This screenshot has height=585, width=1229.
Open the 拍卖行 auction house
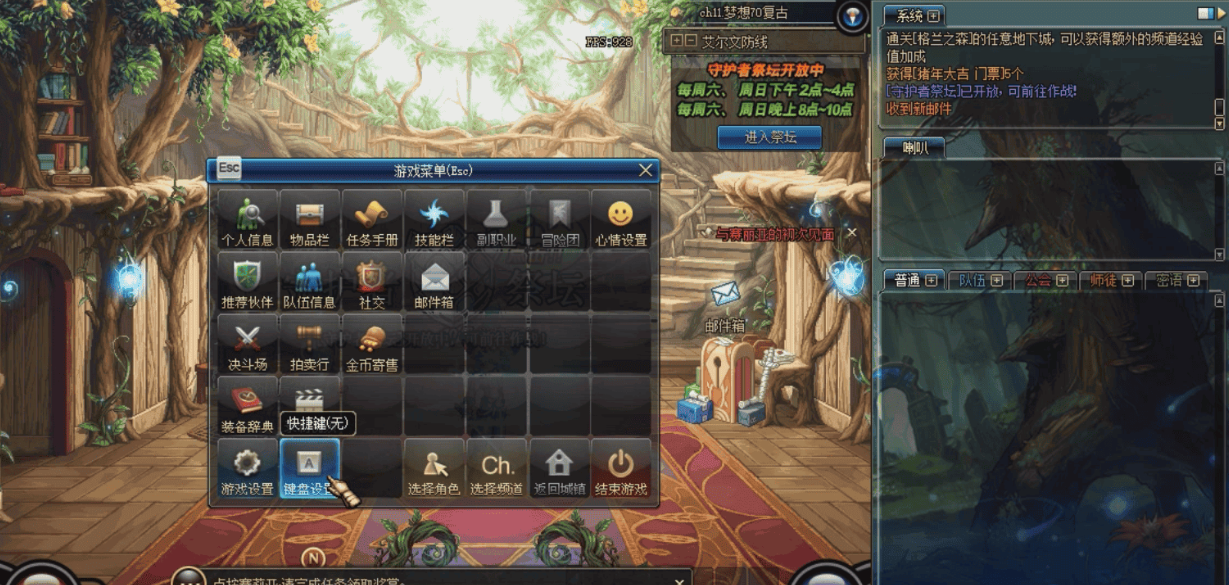(309, 344)
